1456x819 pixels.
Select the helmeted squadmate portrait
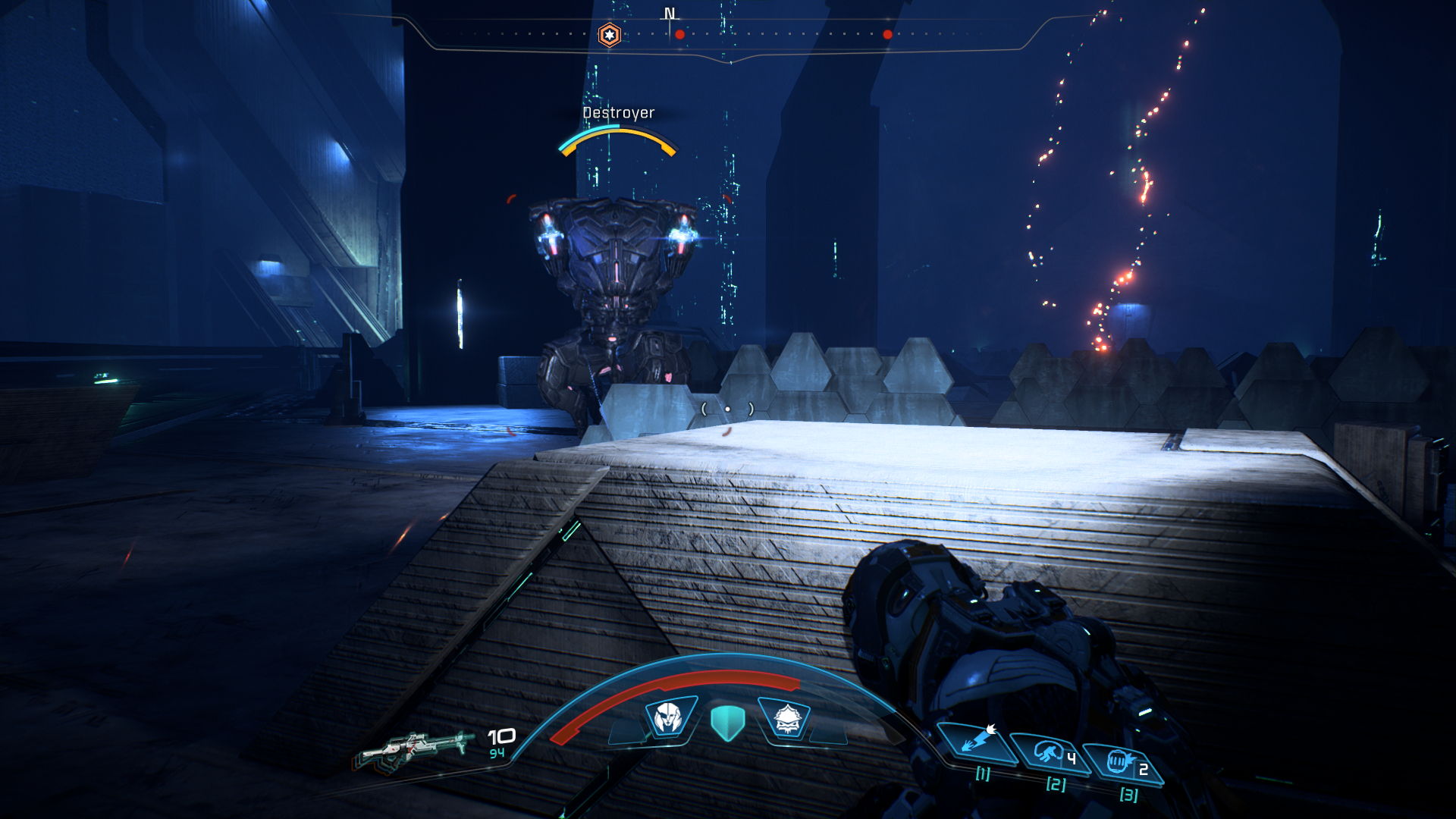[669, 717]
